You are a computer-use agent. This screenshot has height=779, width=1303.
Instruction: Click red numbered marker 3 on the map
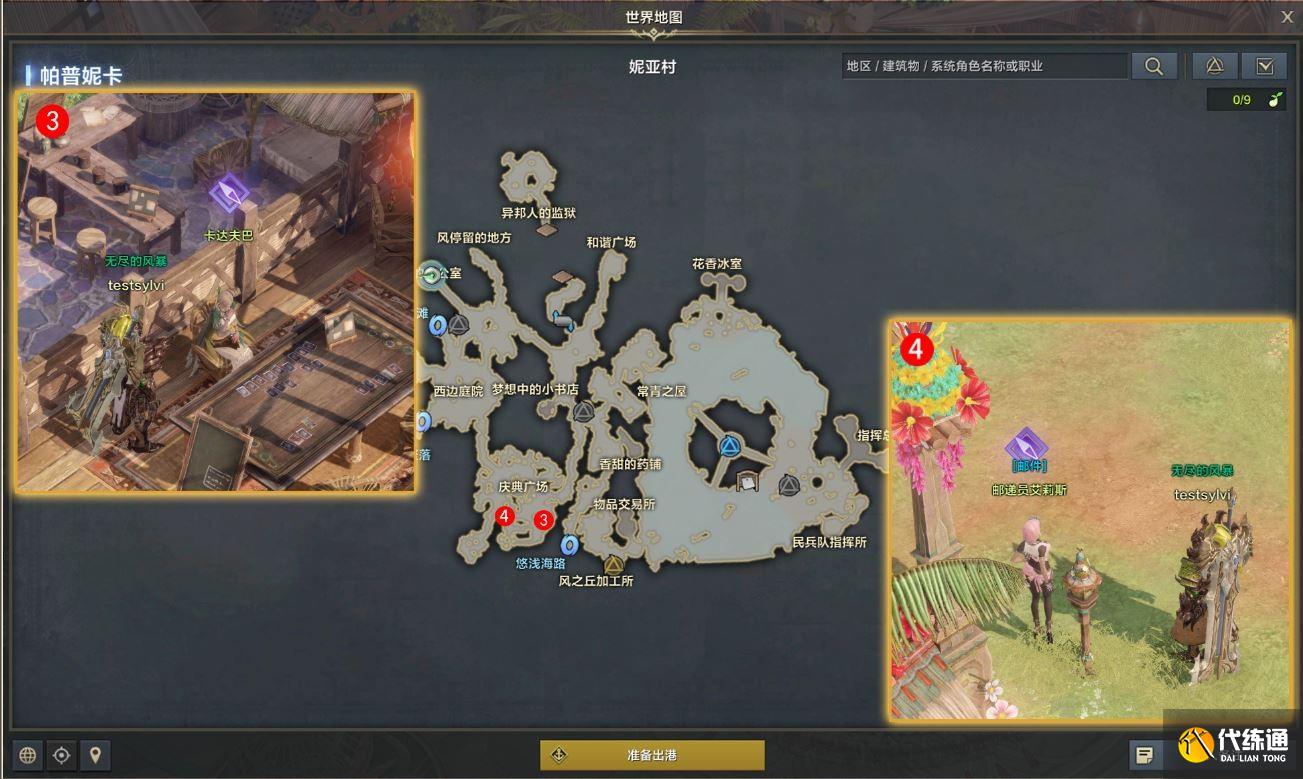[543, 521]
